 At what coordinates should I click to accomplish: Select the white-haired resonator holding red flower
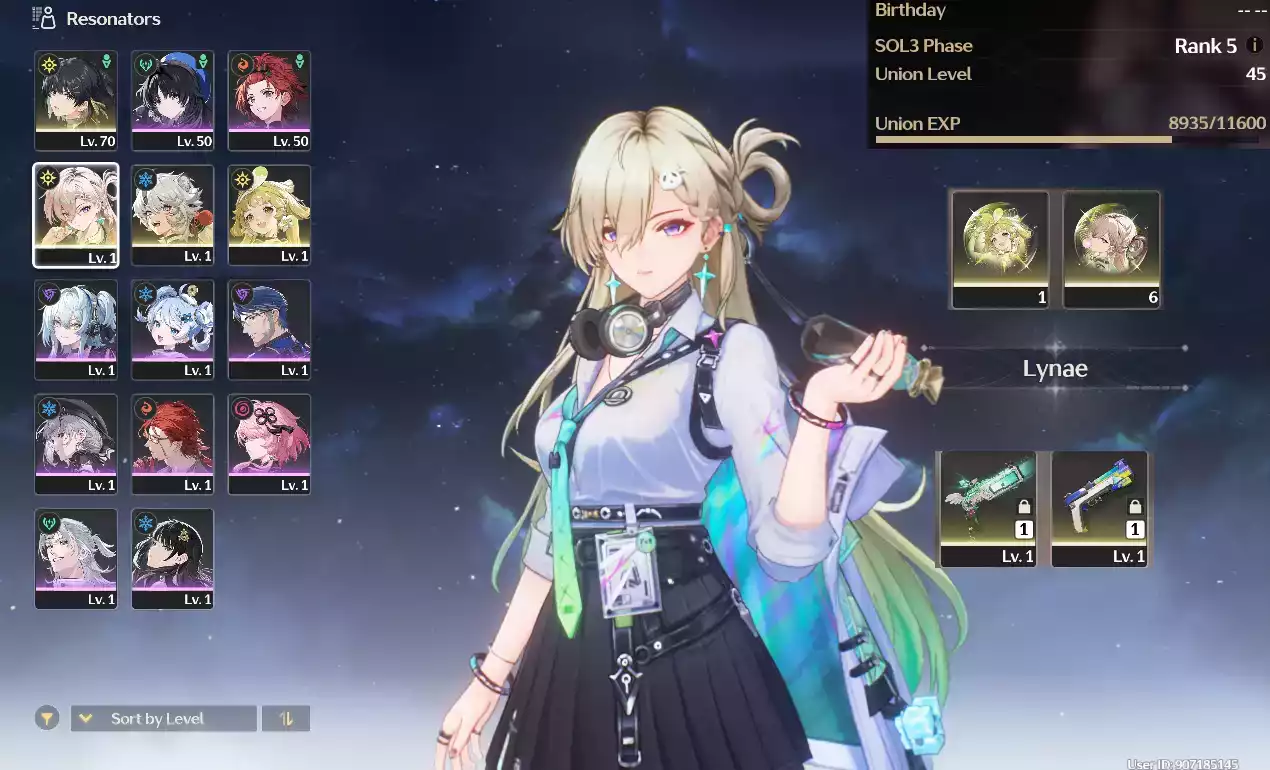pos(172,215)
